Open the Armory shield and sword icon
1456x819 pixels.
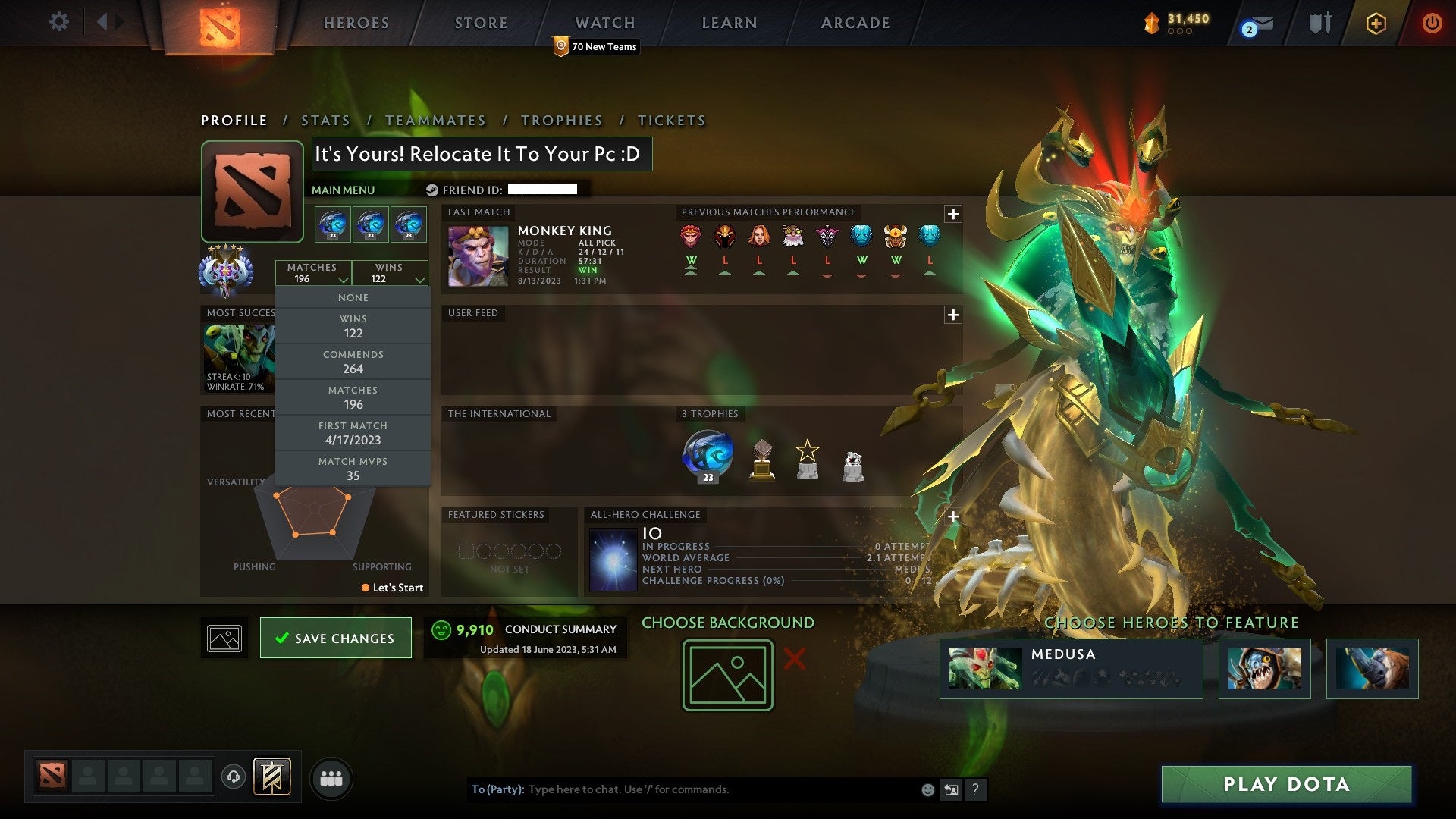point(1319,23)
